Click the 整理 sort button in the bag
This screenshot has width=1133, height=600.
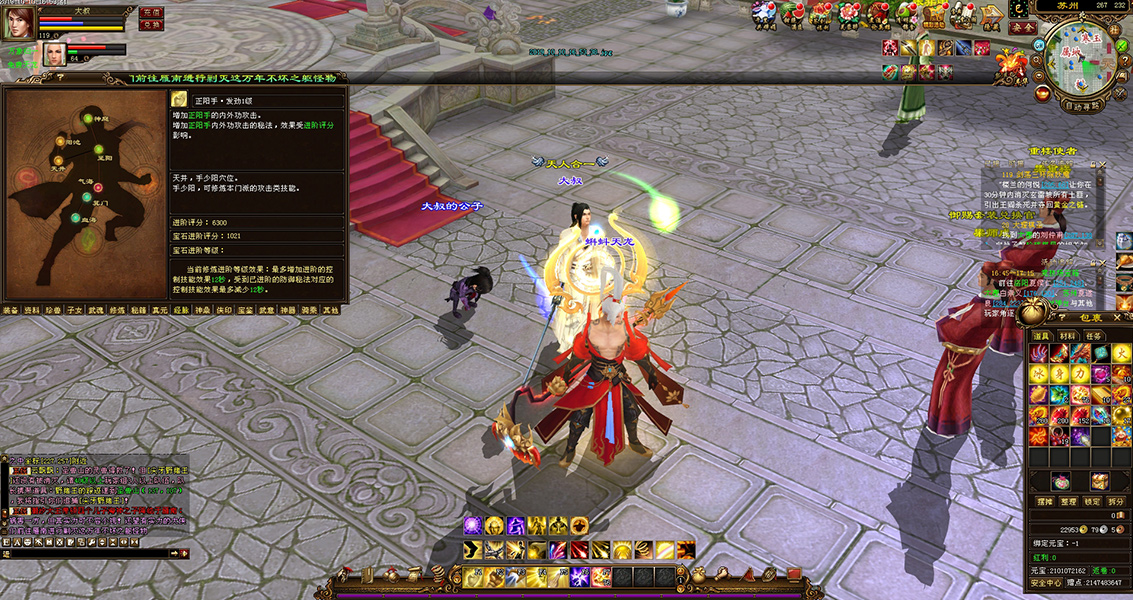[1069, 501]
